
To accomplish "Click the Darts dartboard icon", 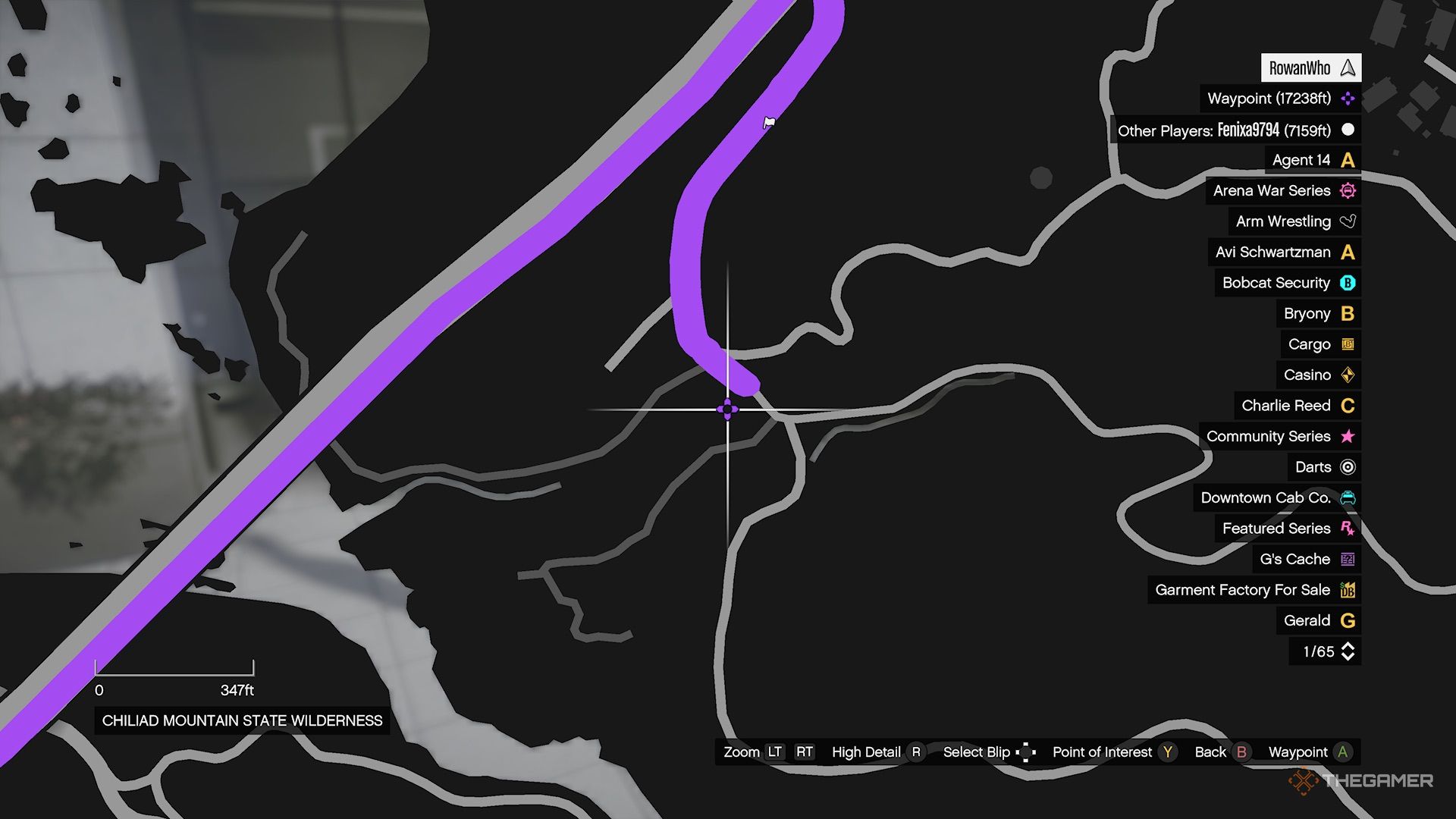I will [1347, 467].
